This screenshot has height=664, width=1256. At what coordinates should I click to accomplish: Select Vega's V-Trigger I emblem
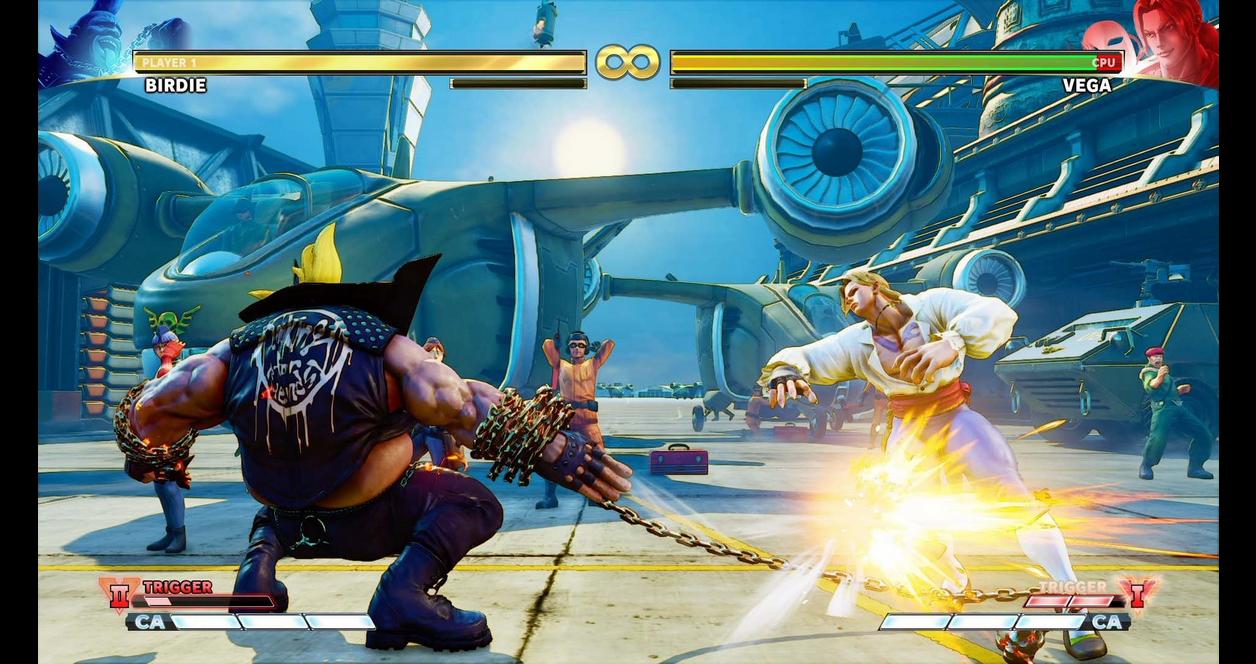(x=1137, y=592)
